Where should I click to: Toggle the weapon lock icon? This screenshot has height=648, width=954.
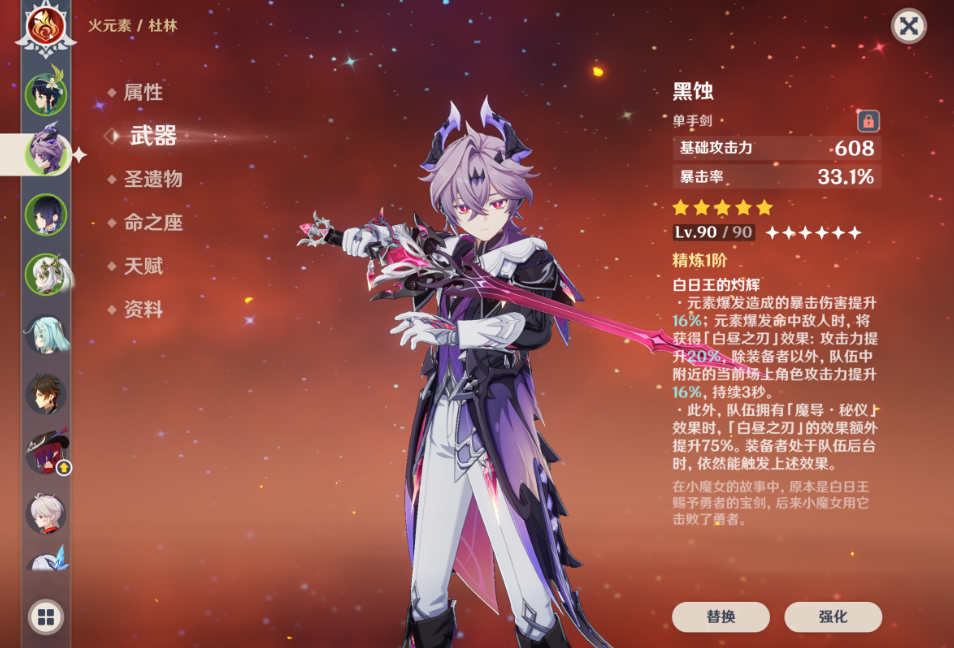click(868, 121)
